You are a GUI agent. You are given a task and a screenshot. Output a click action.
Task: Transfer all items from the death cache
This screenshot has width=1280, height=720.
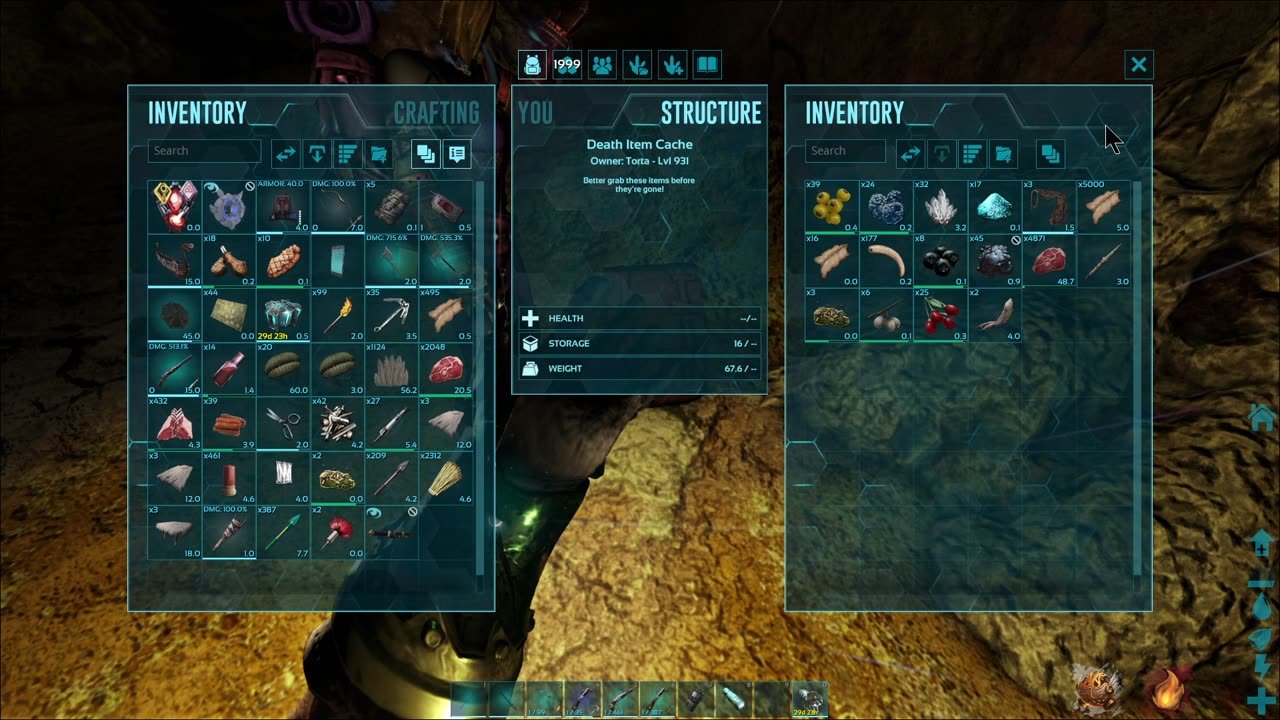point(909,153)
